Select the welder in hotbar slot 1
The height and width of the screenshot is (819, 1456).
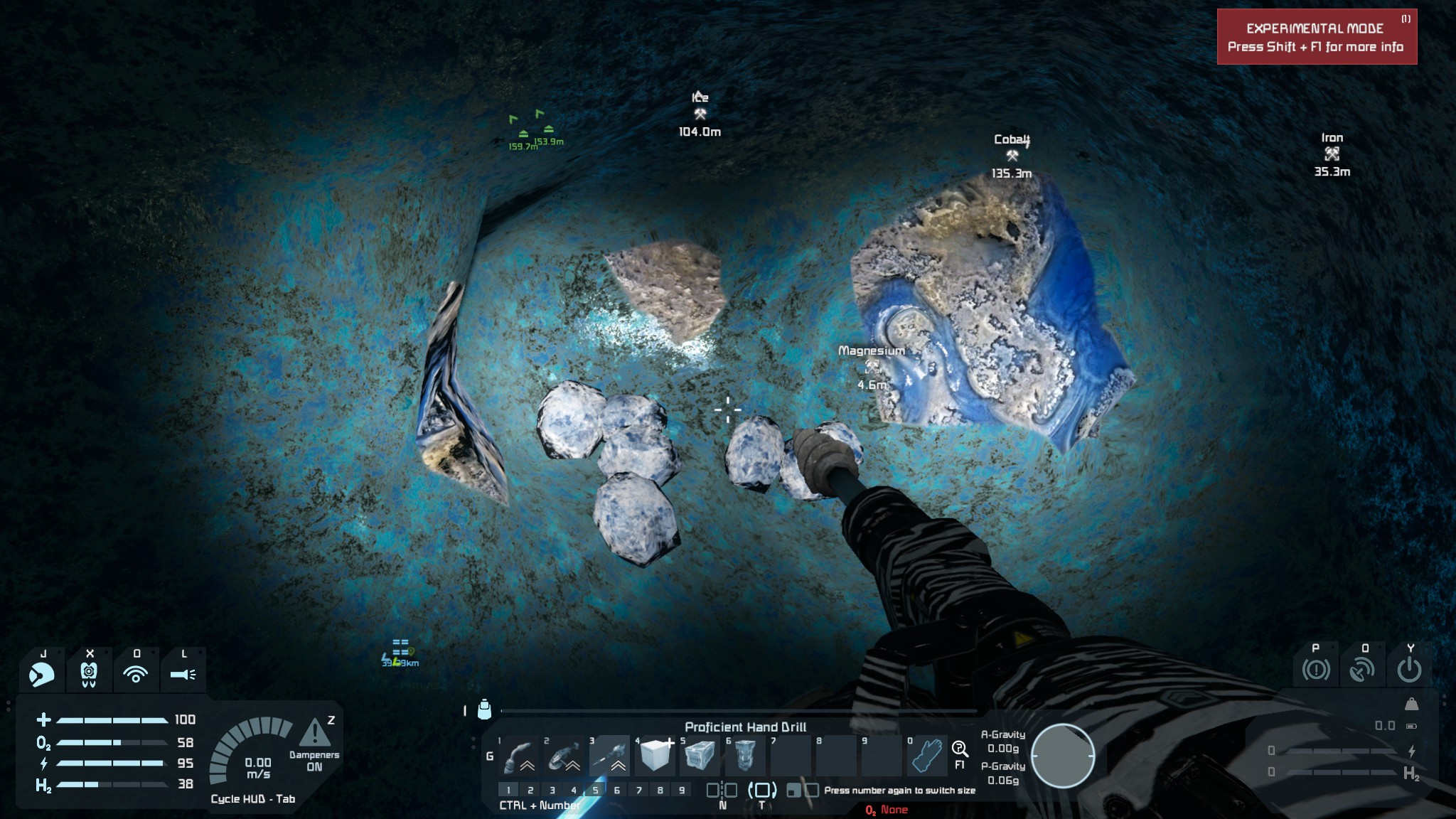519,756
